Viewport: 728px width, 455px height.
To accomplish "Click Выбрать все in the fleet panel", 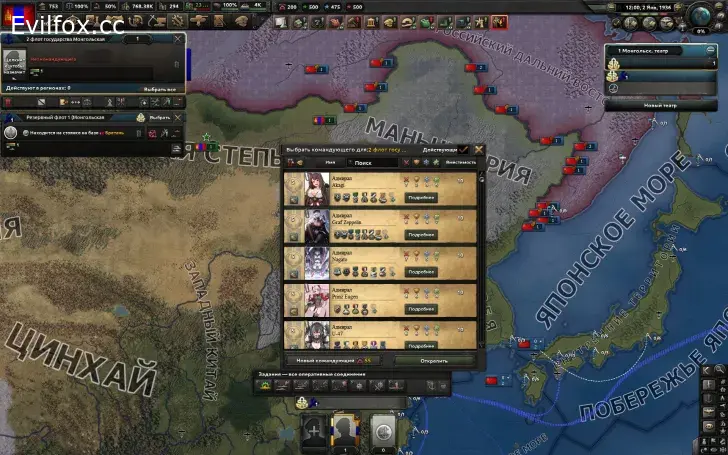I will [160, 89].
